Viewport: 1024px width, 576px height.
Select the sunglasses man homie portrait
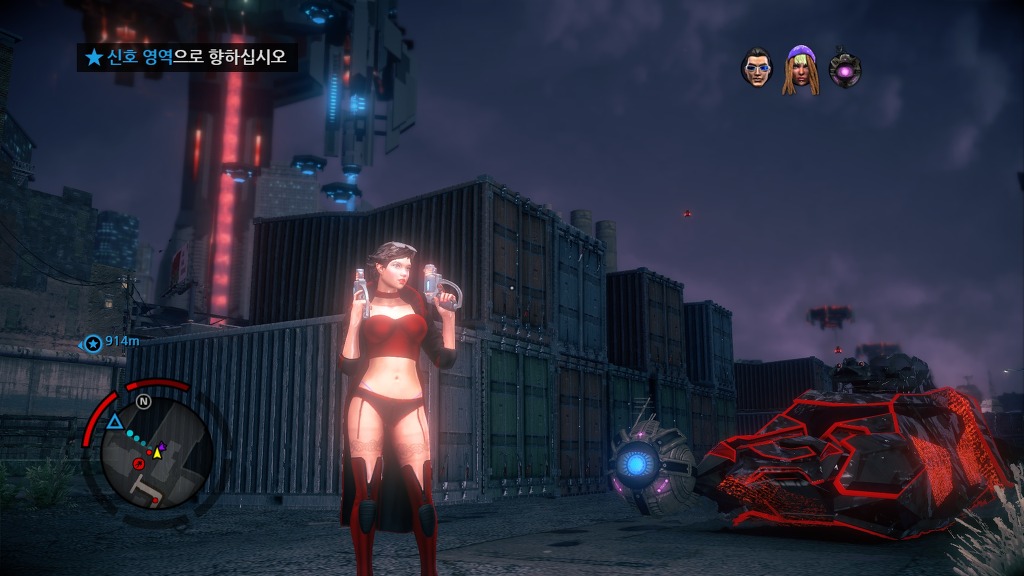click(x=757, y=68)
